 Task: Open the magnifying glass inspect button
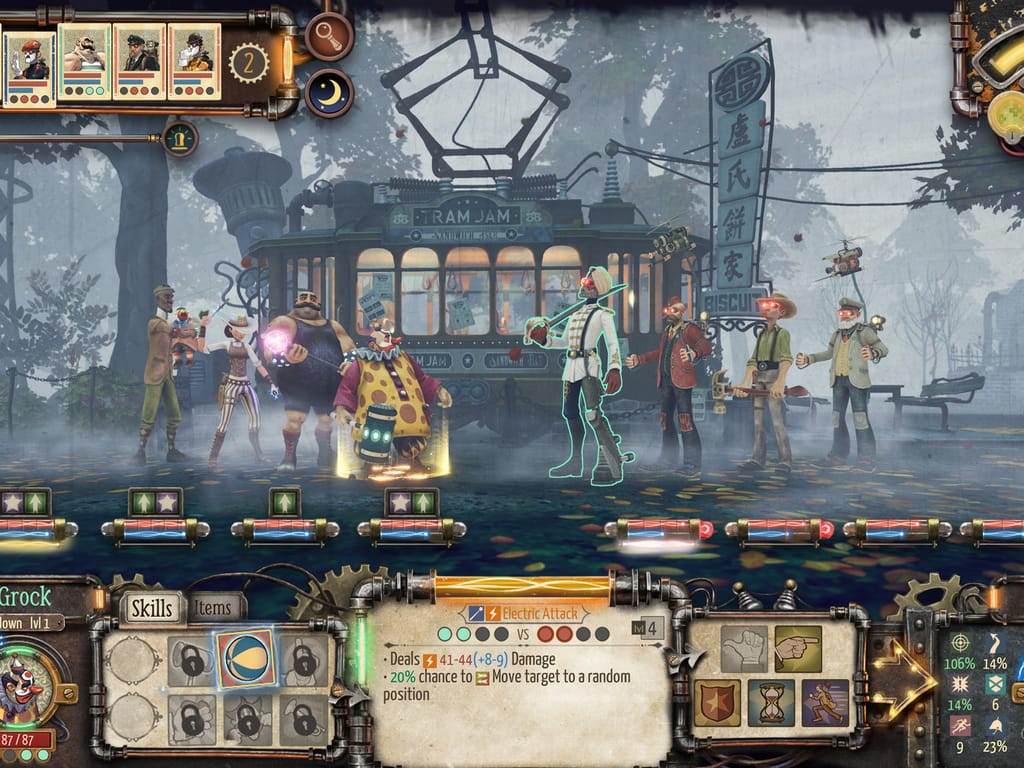point(329,36)
